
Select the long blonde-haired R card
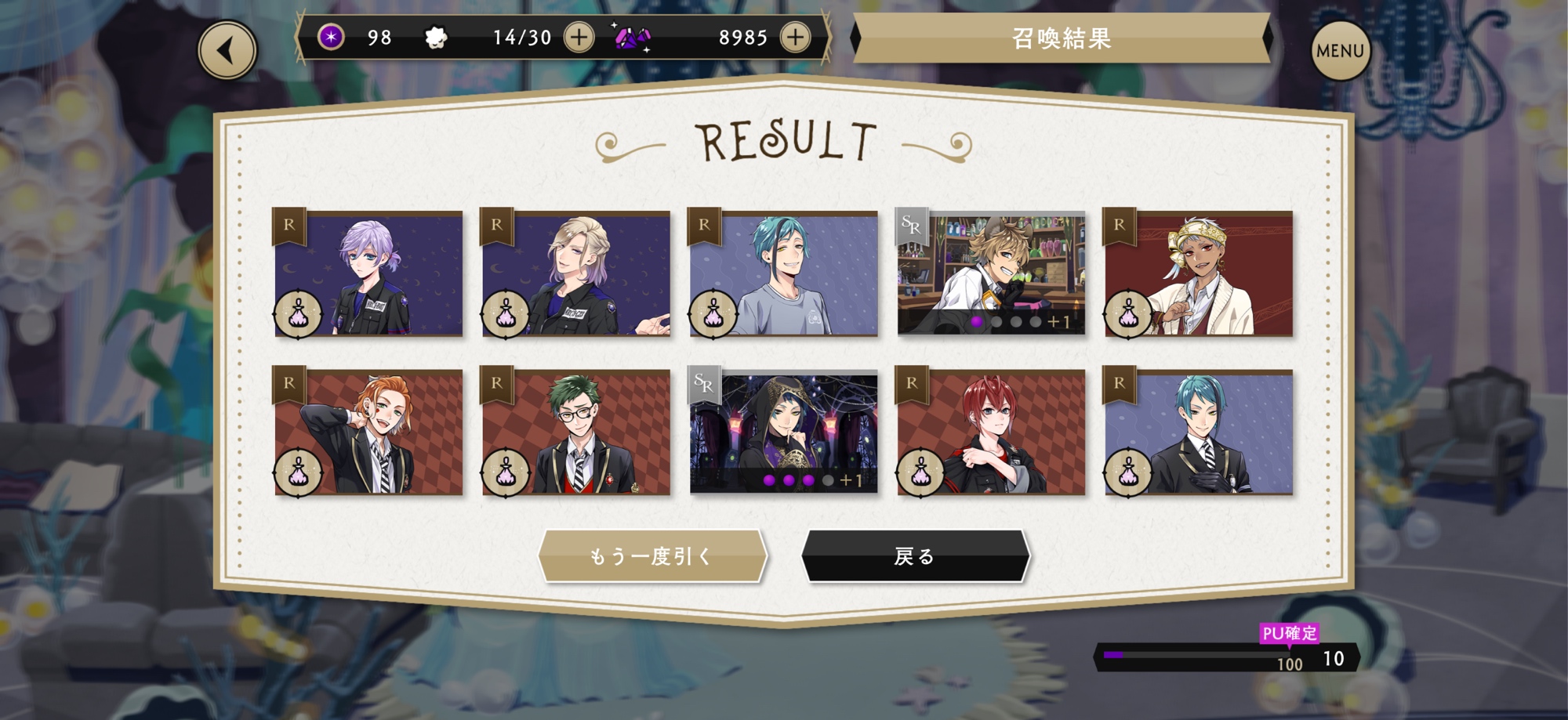(576, 273)
